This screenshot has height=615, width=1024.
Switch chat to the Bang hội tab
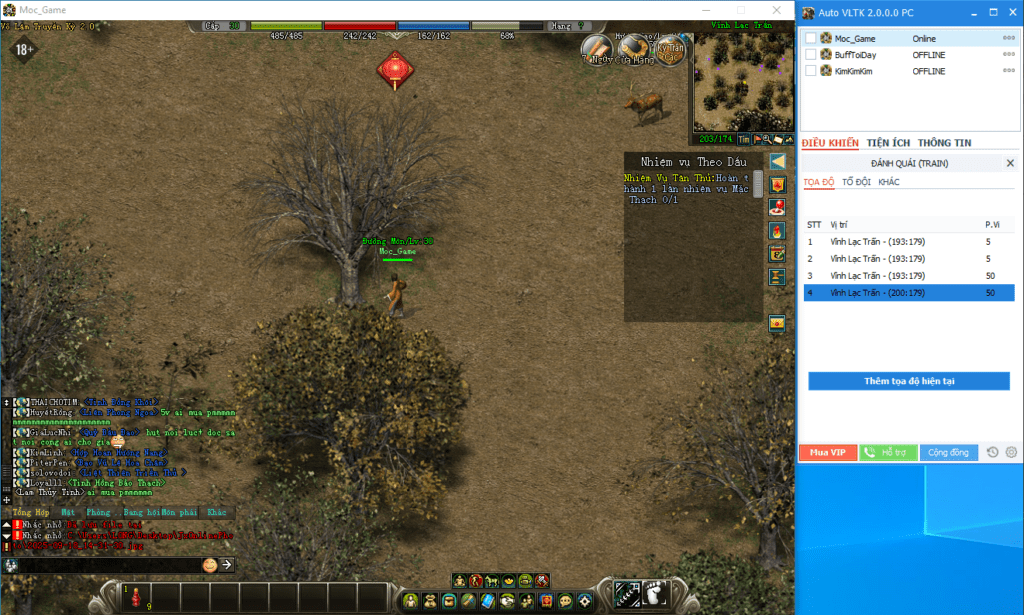pos(140,512)
